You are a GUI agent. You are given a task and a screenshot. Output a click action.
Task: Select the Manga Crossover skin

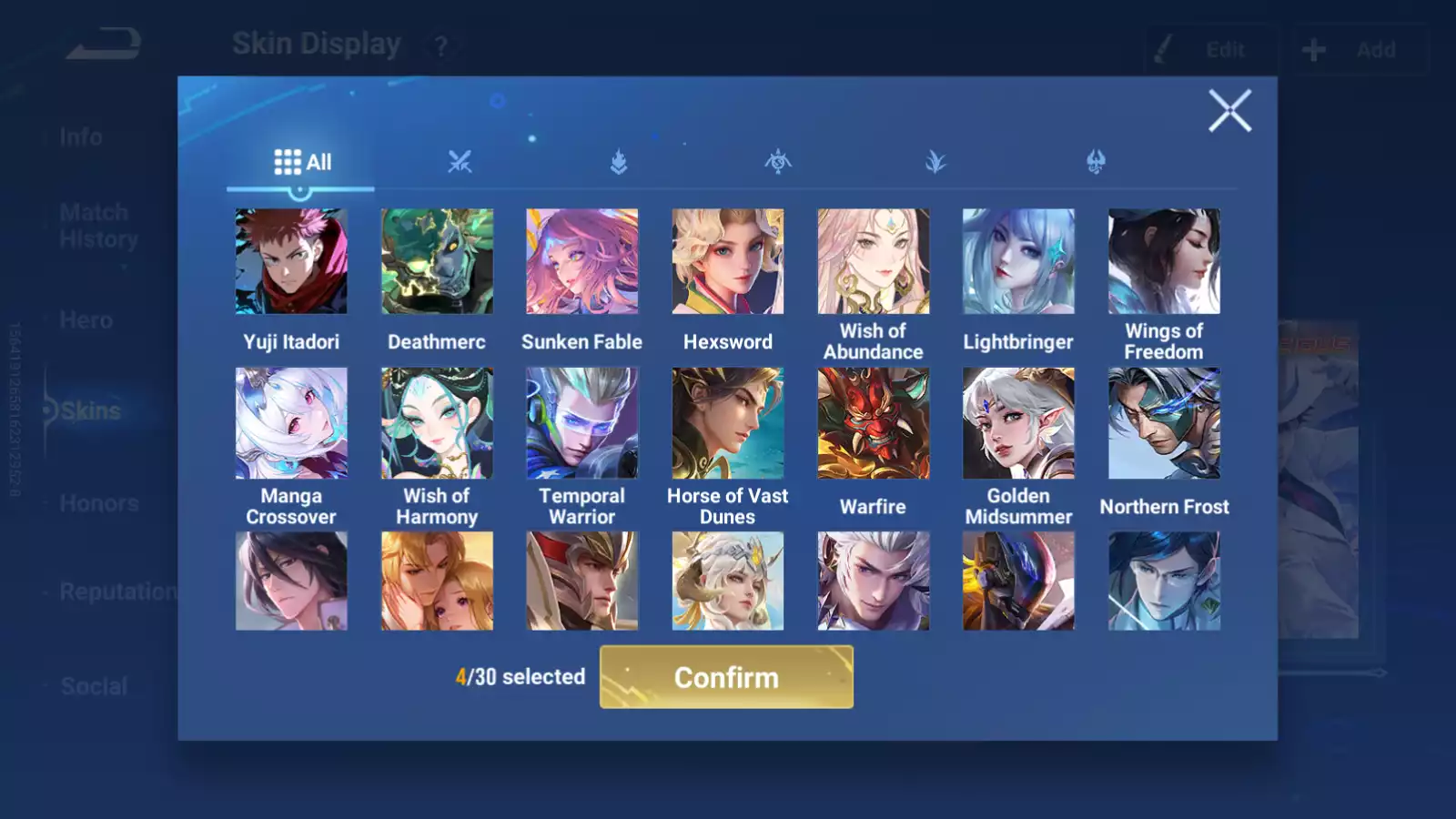(291, 423)
